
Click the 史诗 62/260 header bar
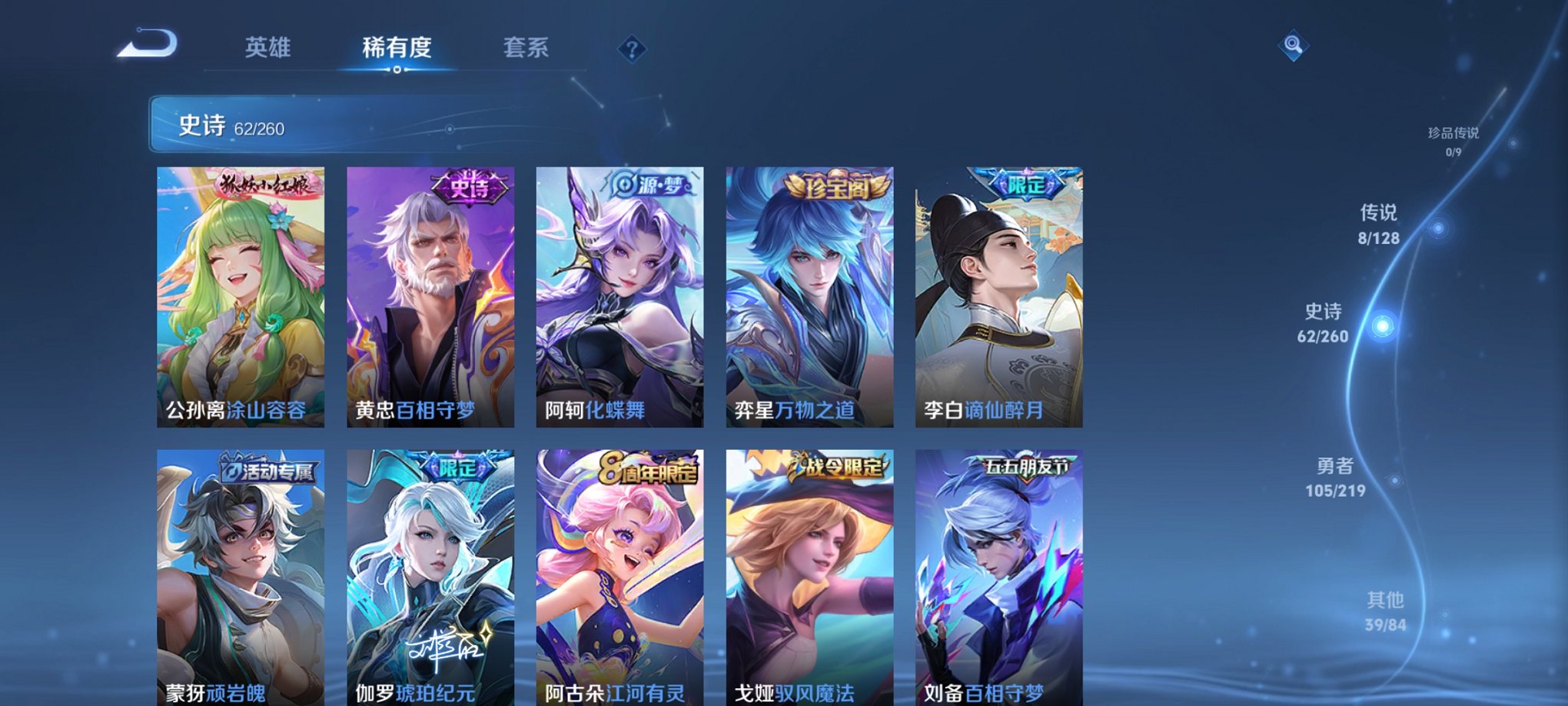click(x=307, y=124)
